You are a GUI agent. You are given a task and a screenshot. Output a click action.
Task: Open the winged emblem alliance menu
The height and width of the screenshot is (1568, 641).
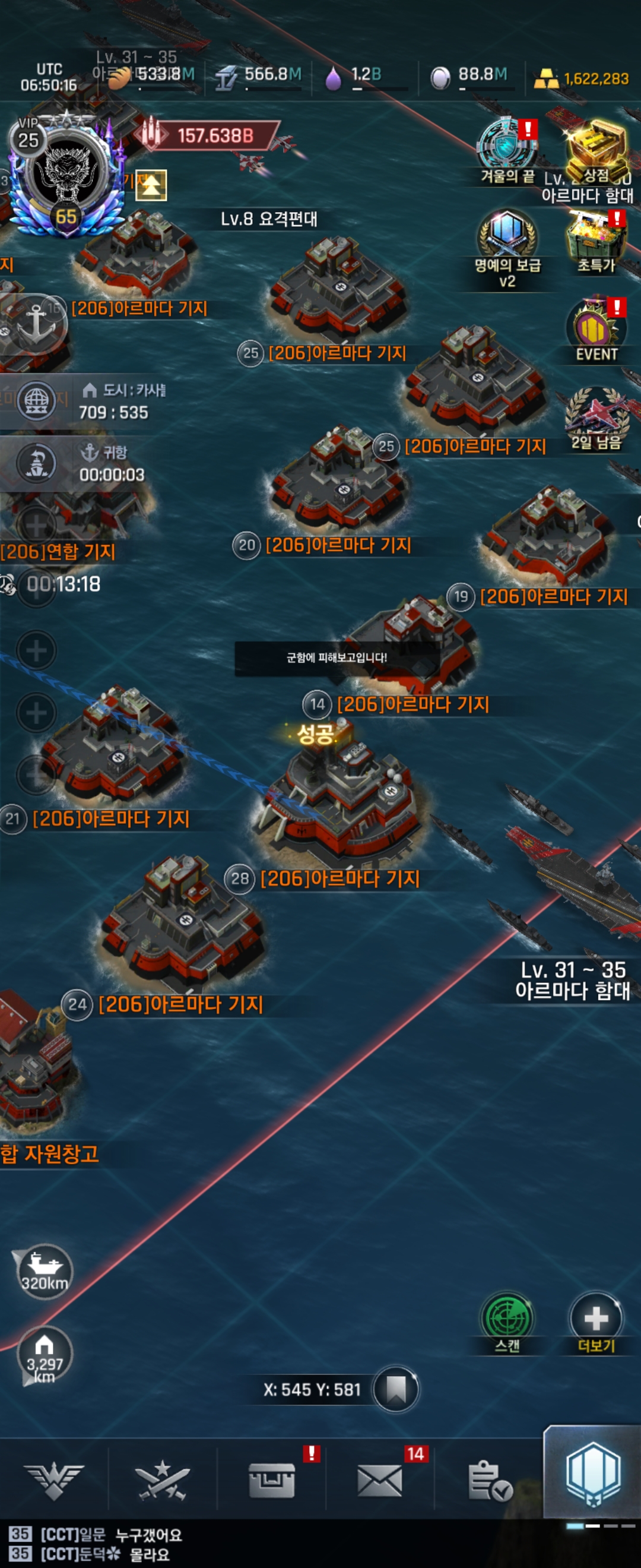pyautogui.click(x=54, y=1480)
